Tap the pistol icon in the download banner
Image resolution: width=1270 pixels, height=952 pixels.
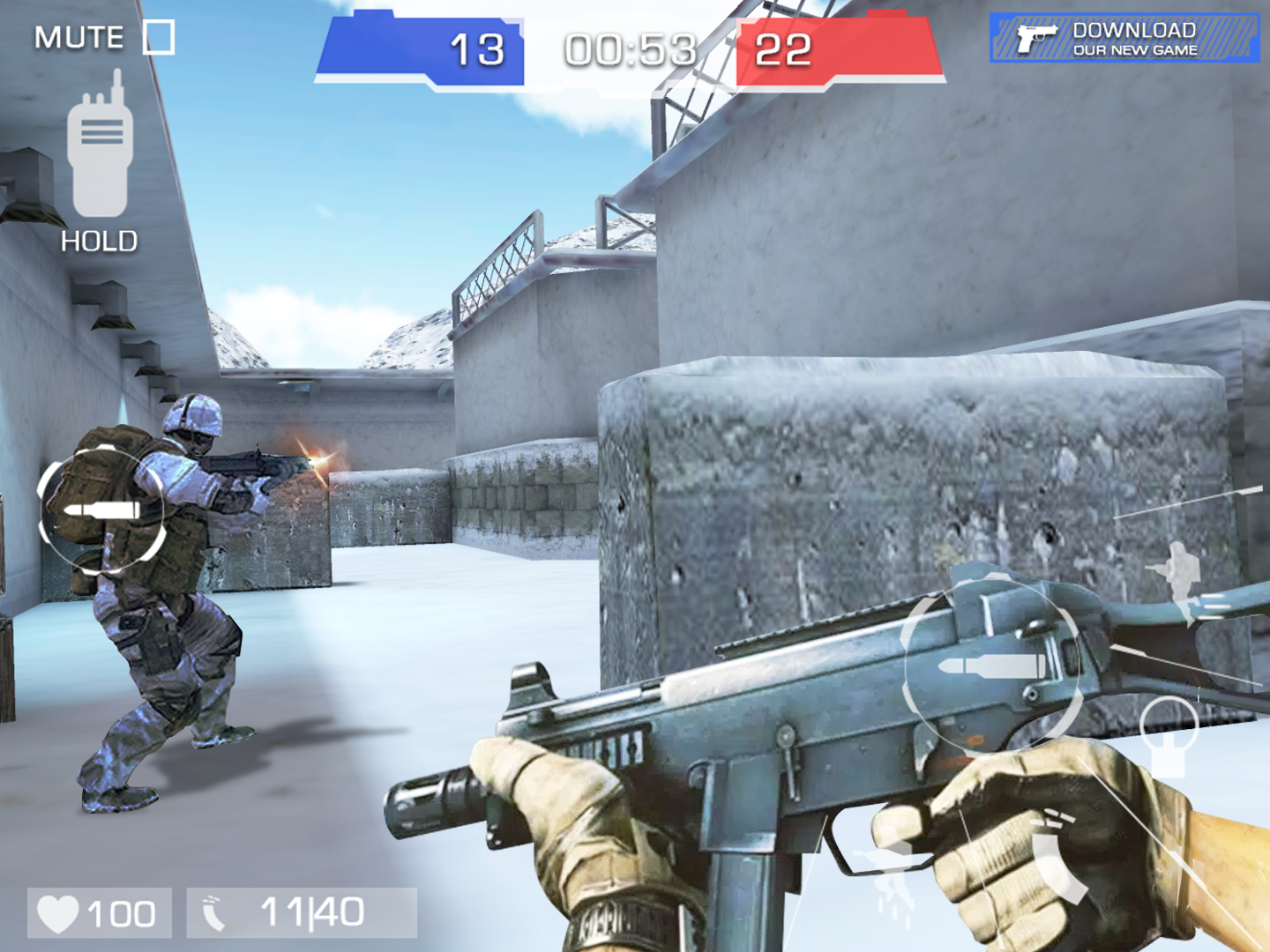[1036, 37]
